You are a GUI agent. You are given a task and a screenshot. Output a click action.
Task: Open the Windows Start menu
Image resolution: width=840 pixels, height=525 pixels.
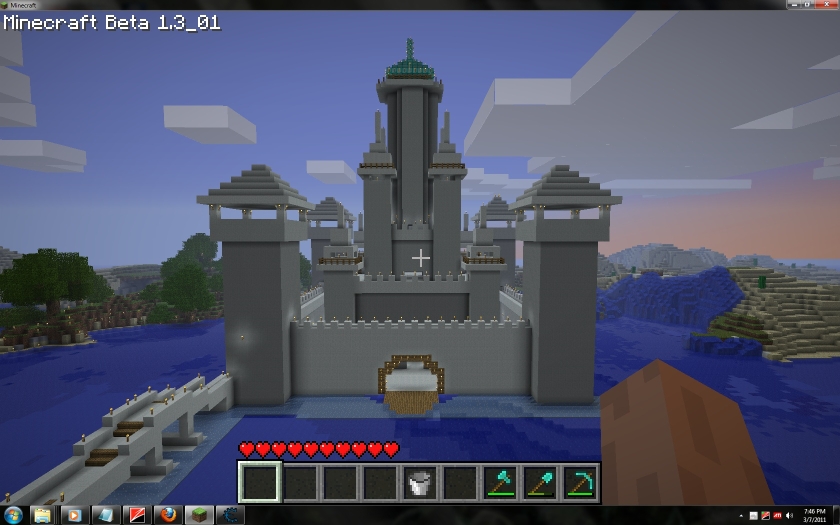tap(12, 515)
